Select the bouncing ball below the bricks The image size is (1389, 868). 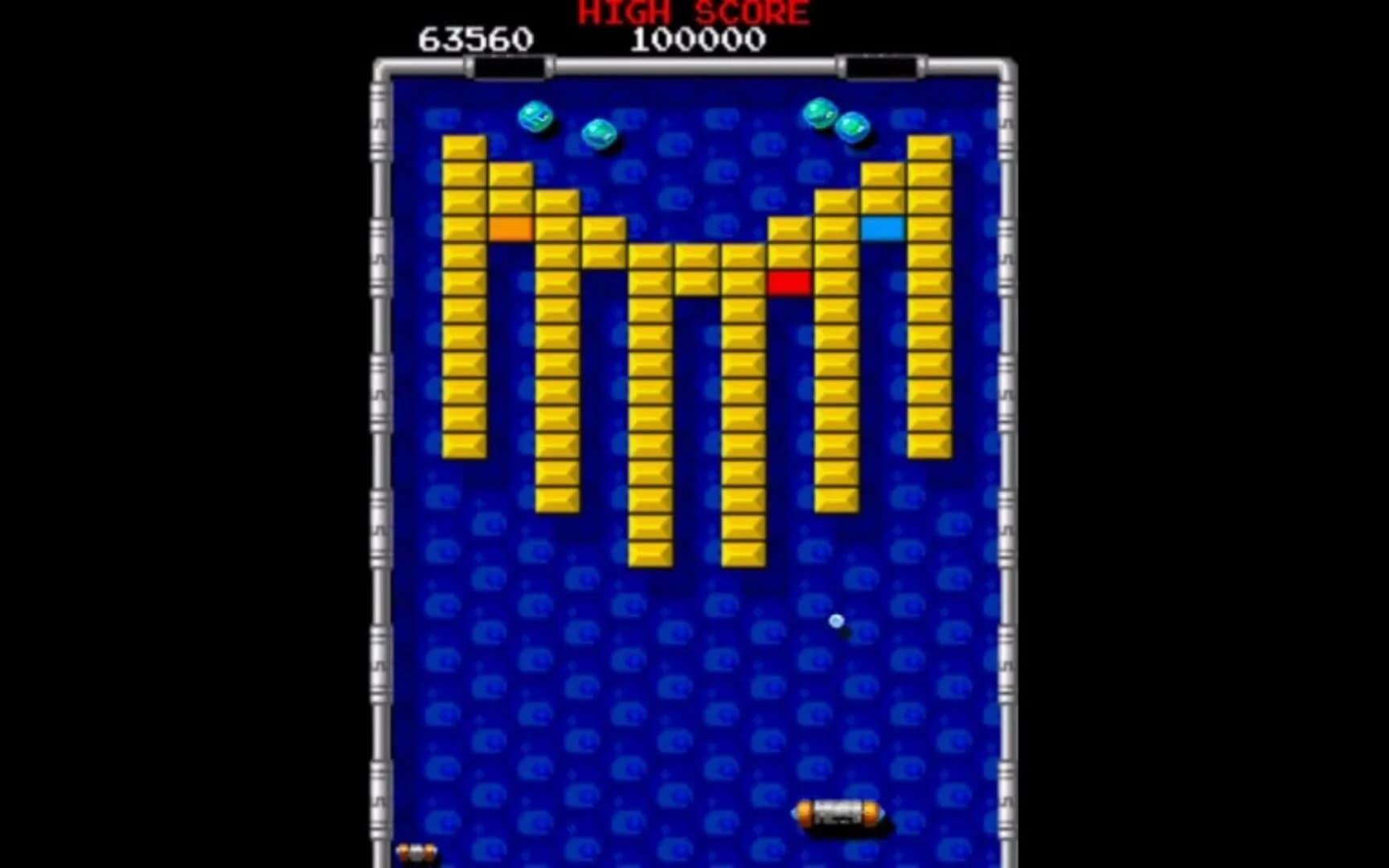point(837,619)
